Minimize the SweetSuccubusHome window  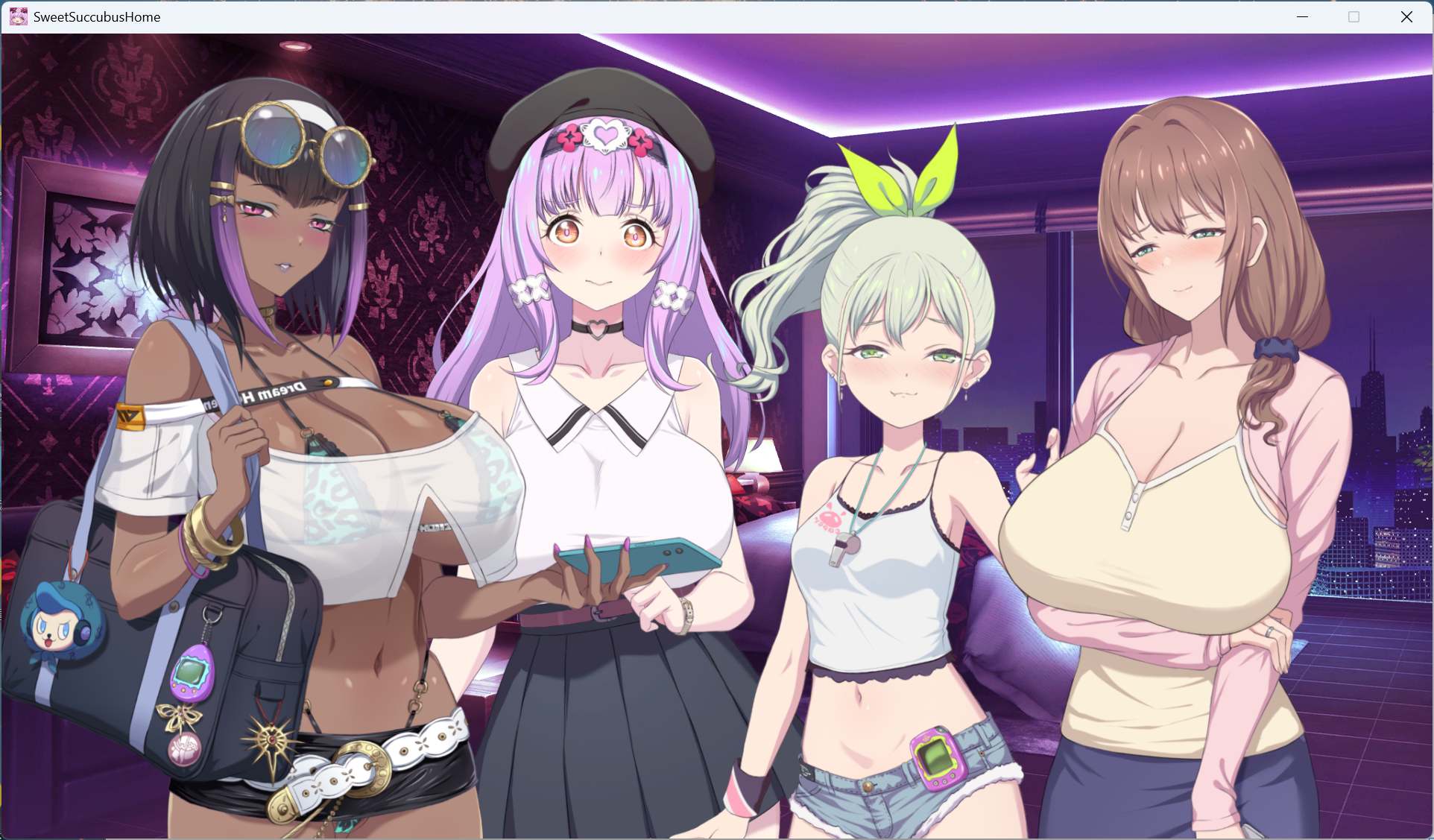1302,16
